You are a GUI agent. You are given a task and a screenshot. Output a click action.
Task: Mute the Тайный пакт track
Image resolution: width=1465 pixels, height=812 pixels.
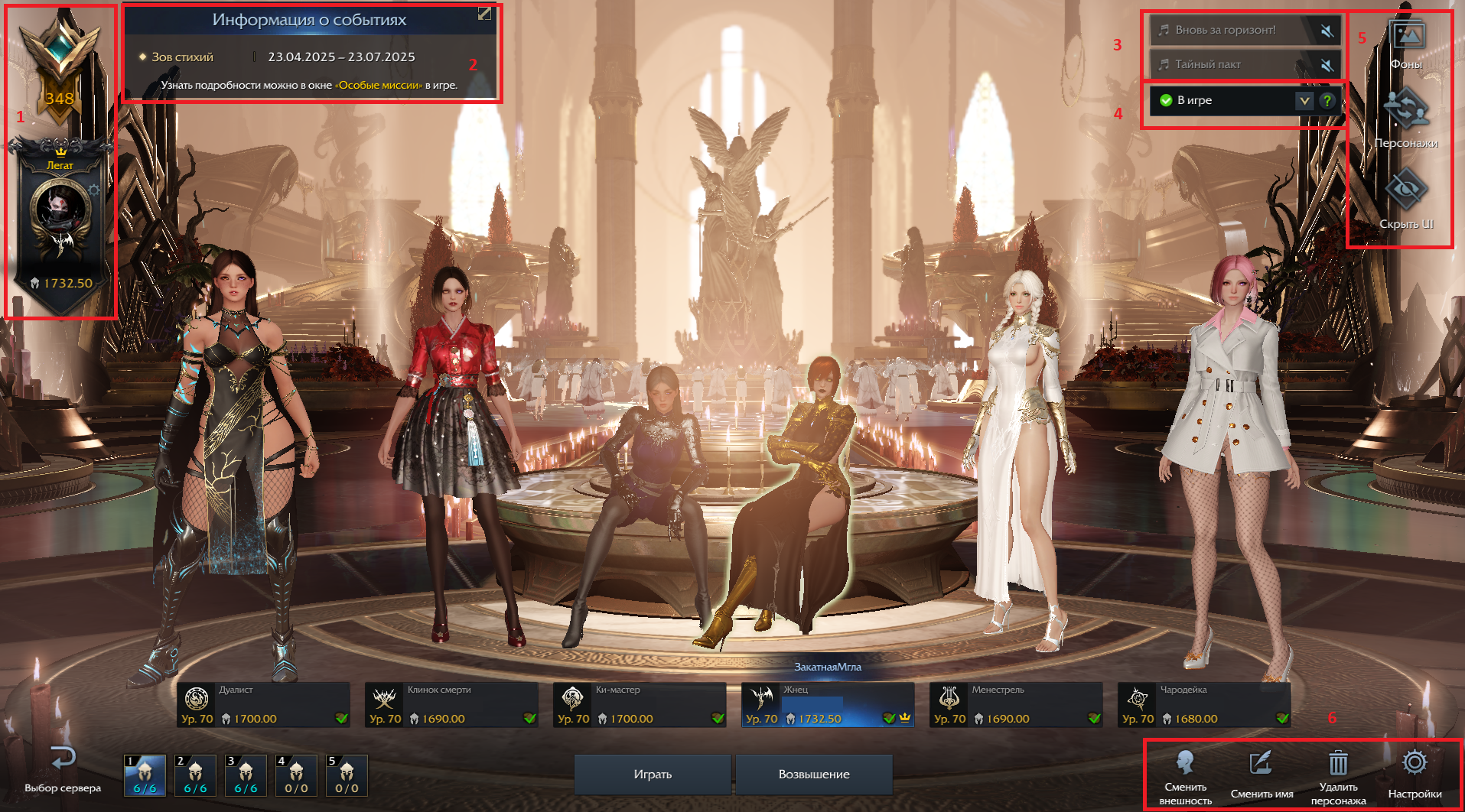(1327, 65)
